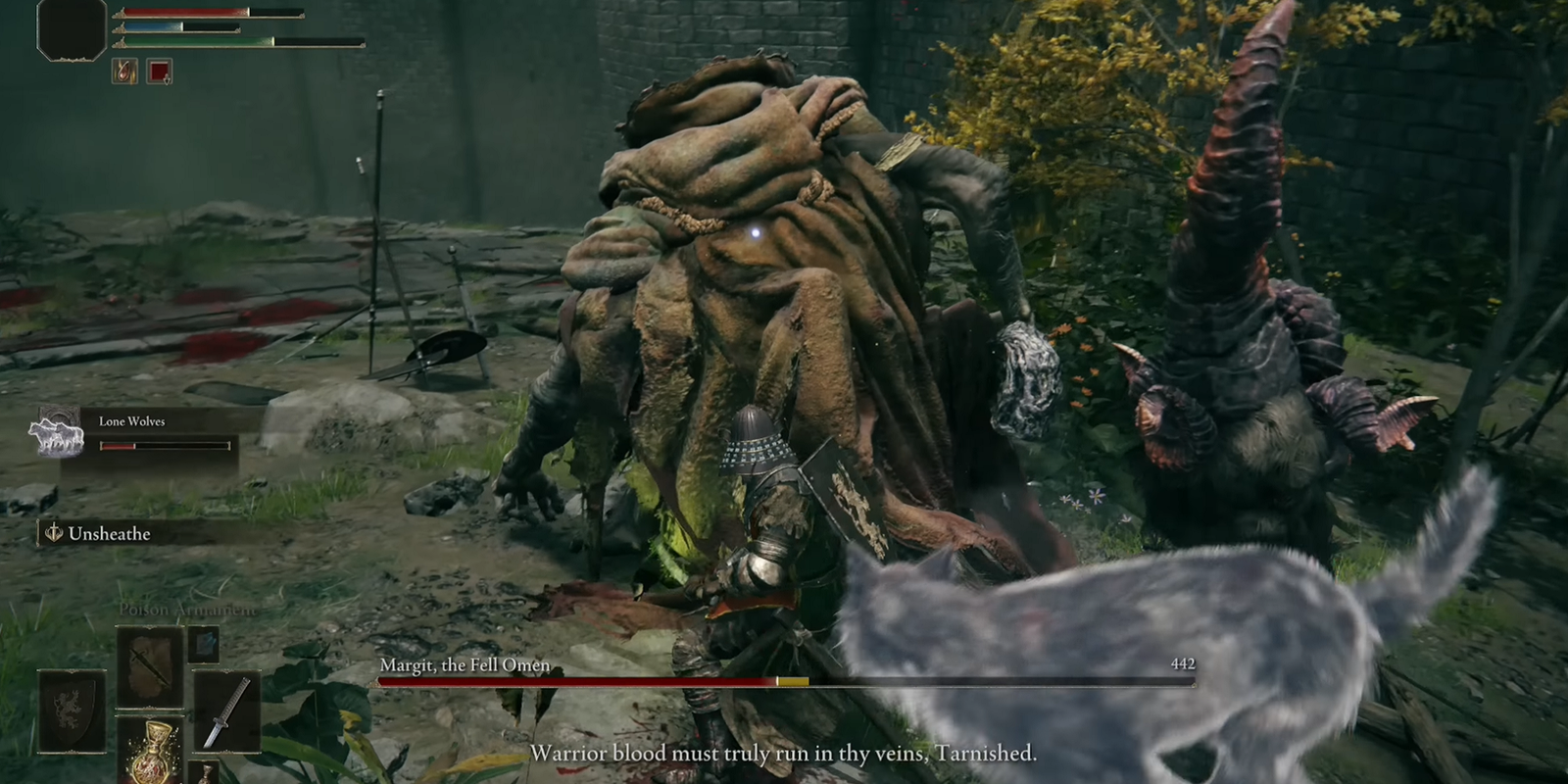1568x784 pixels.
Task: Click the 'Unsheathe' skill label text
Action: (x=110, y=534)
